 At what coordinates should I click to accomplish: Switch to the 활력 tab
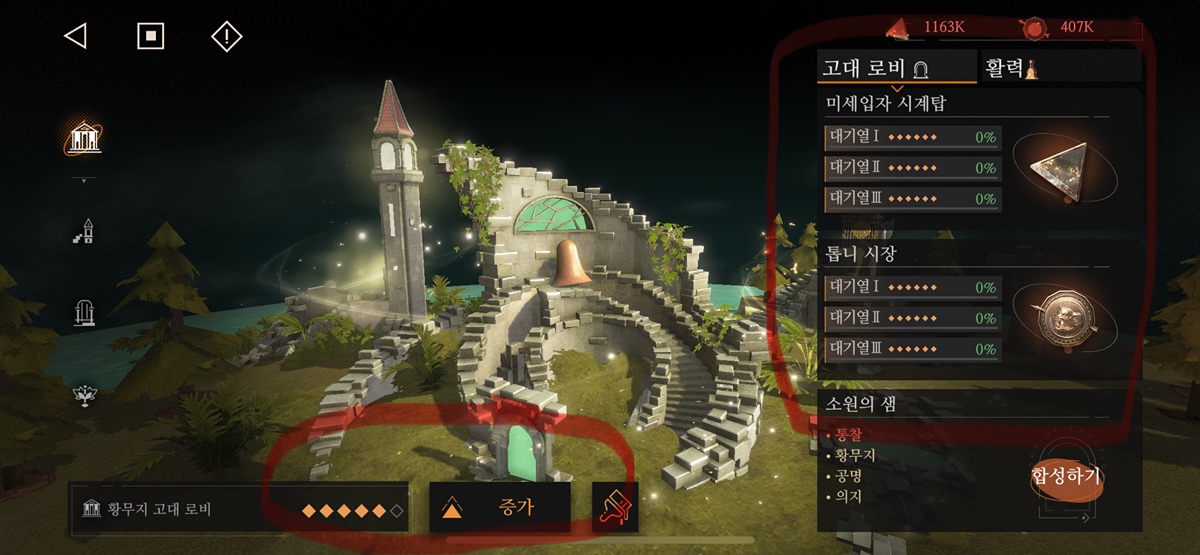(1012, 68)
